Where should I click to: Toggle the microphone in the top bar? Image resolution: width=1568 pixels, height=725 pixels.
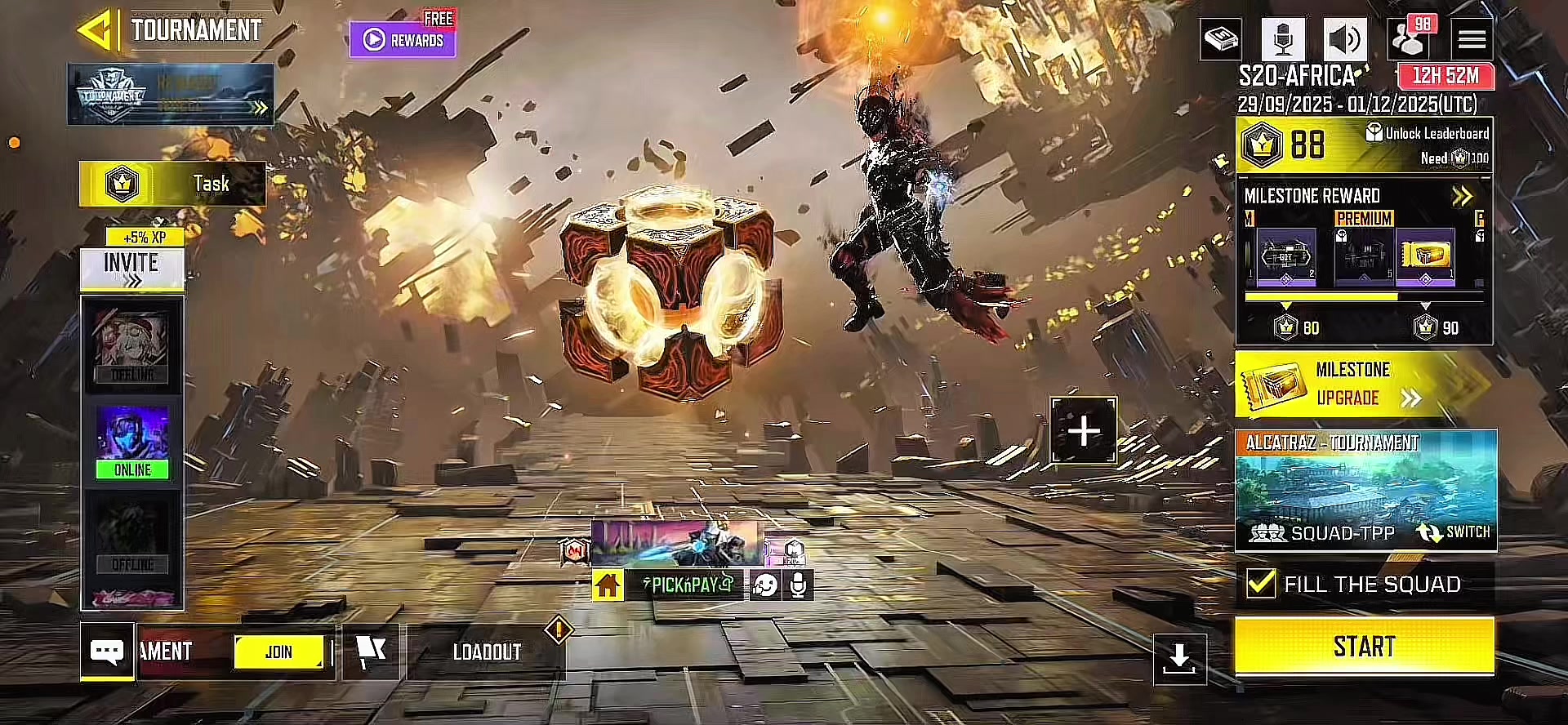click(1282, 38)
